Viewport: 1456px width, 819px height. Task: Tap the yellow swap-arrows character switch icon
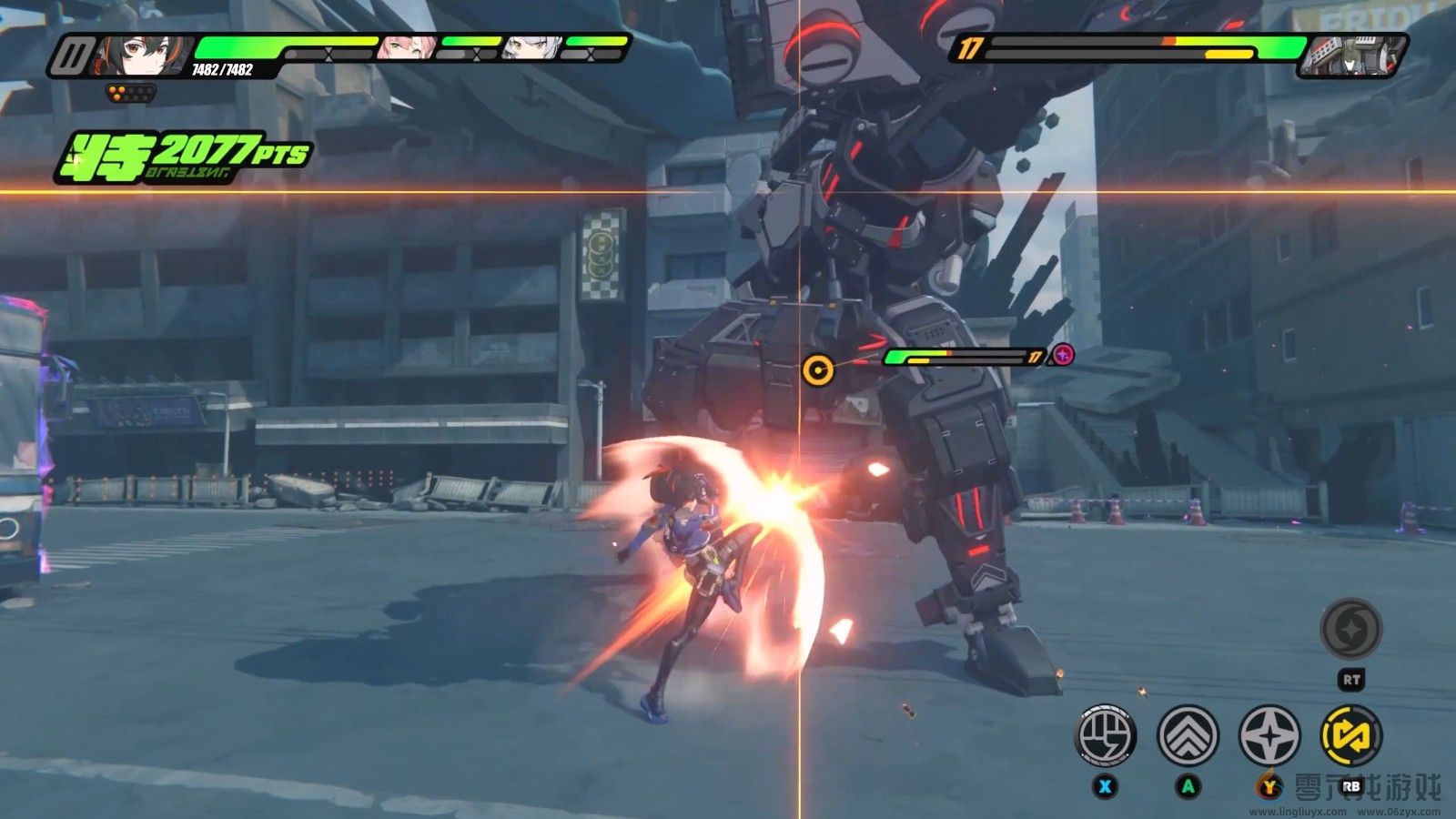(x=1351, y=734)
